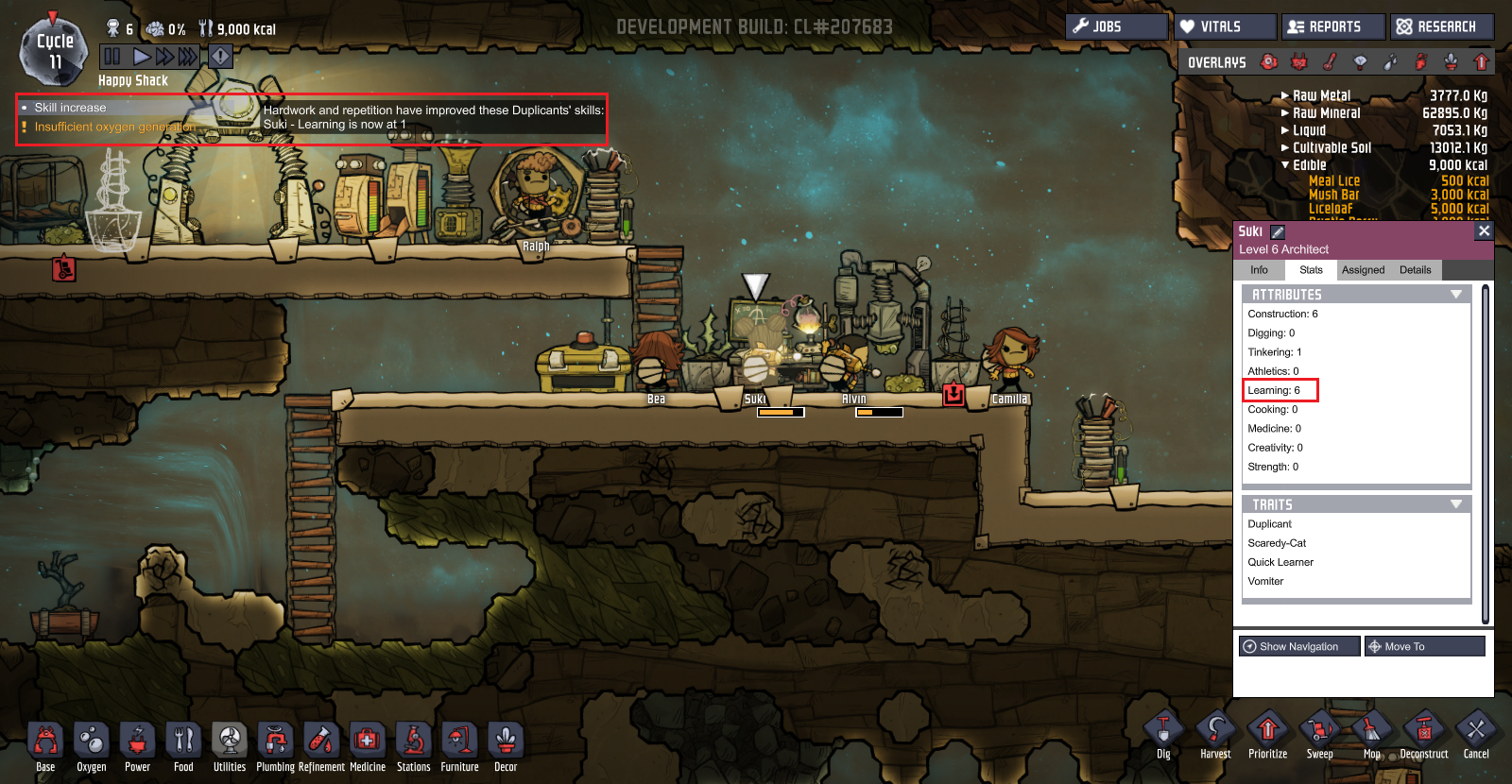Expand the Raw Metal resource list
The height and width of the screenshot is (784, 1512).
click(x=1285, y=95)
